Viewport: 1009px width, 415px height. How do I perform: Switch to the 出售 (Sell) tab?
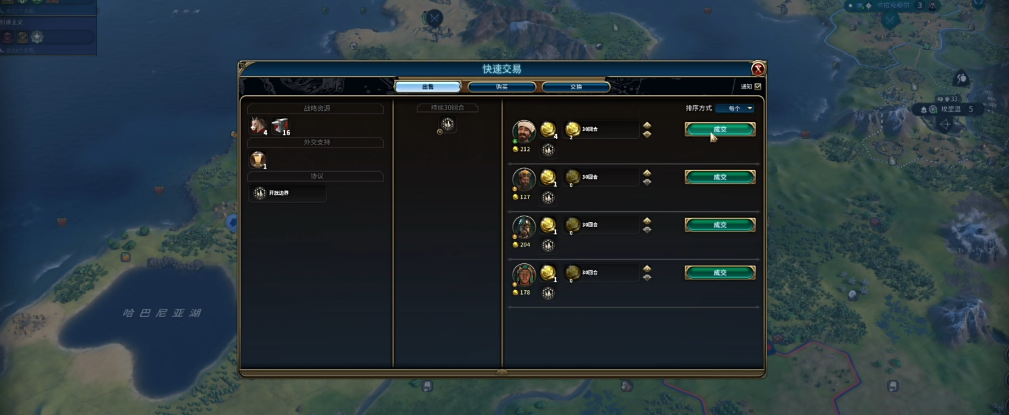[427, 87]
